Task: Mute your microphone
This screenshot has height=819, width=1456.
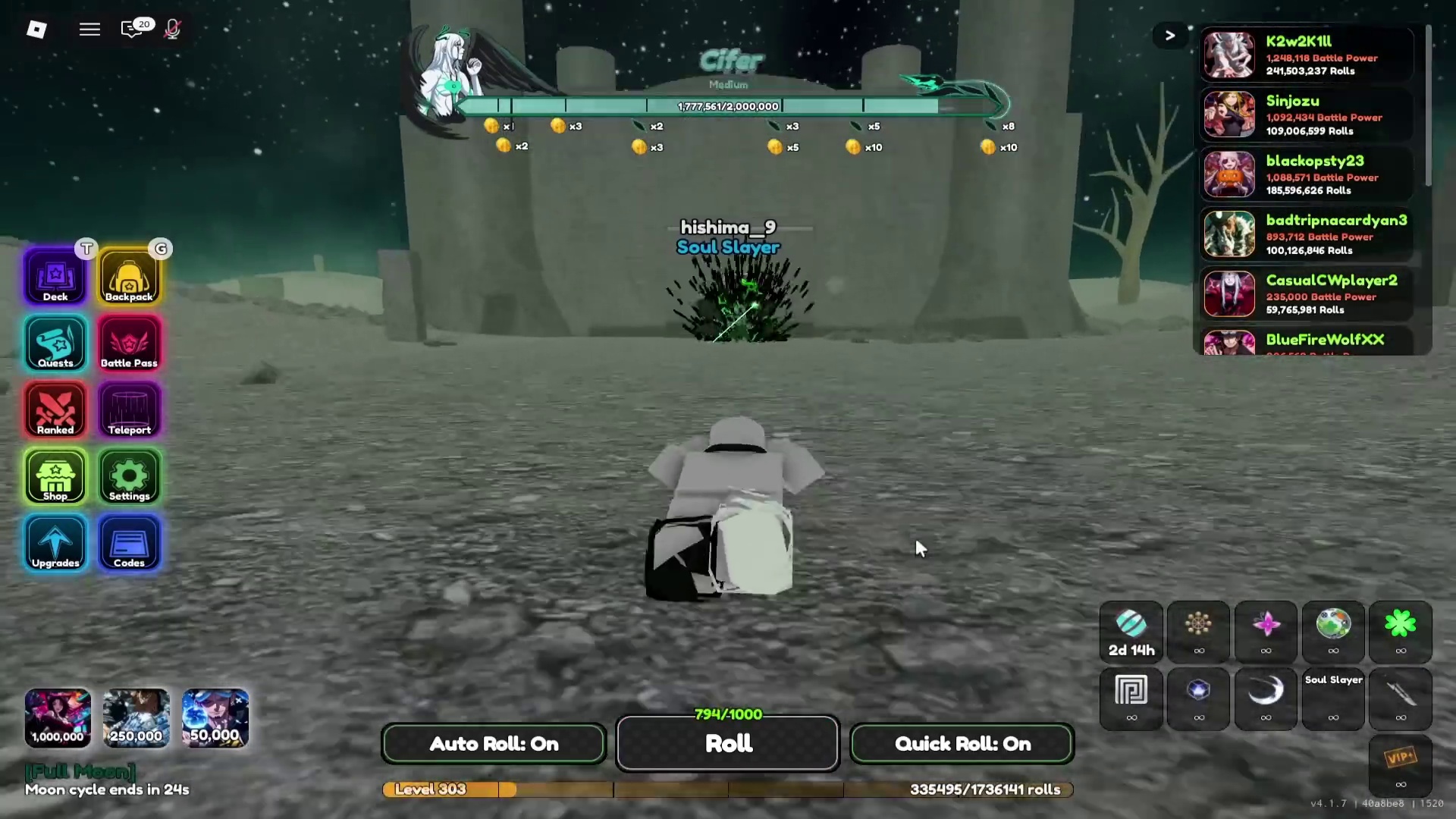Action: point(172,30)
